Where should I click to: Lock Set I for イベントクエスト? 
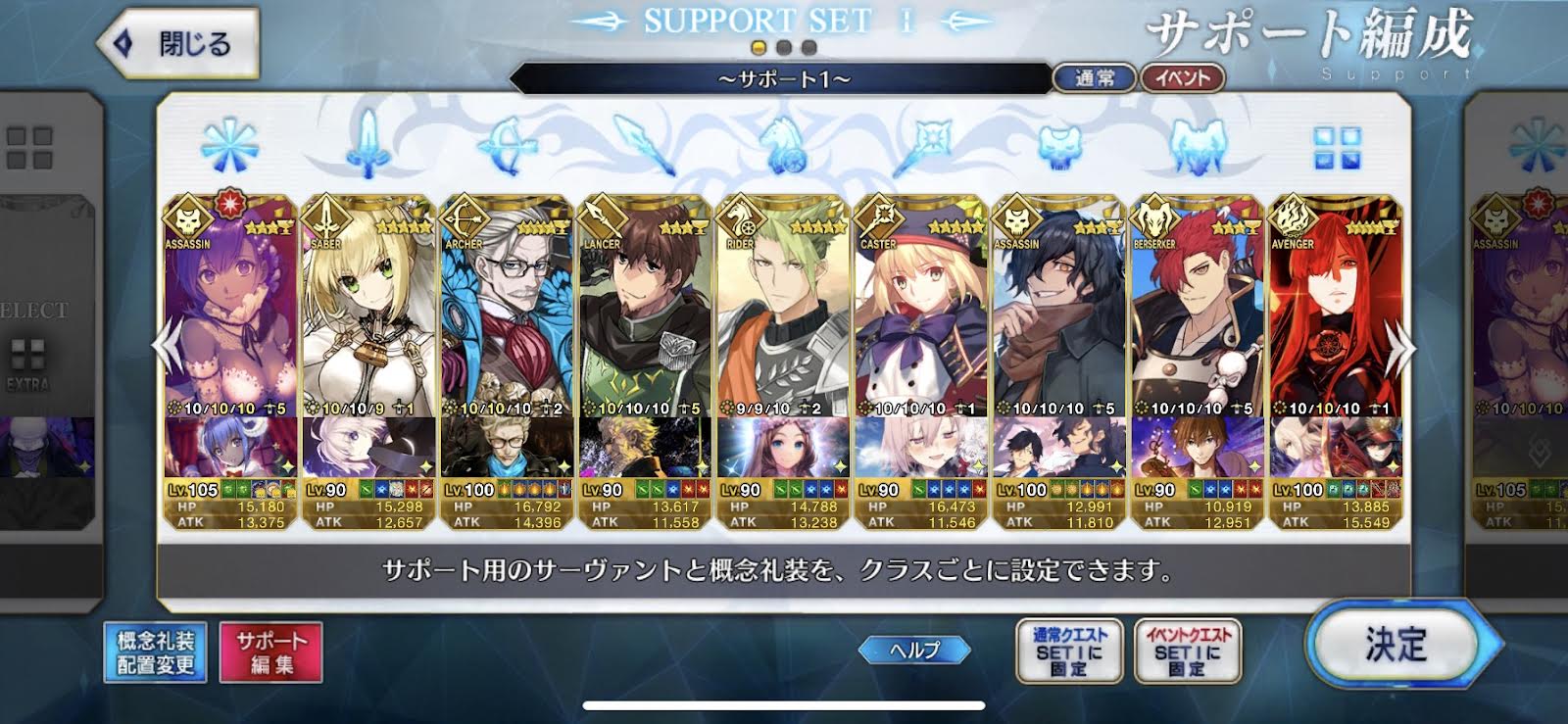pyautogui.click(x=1187, y=652)
